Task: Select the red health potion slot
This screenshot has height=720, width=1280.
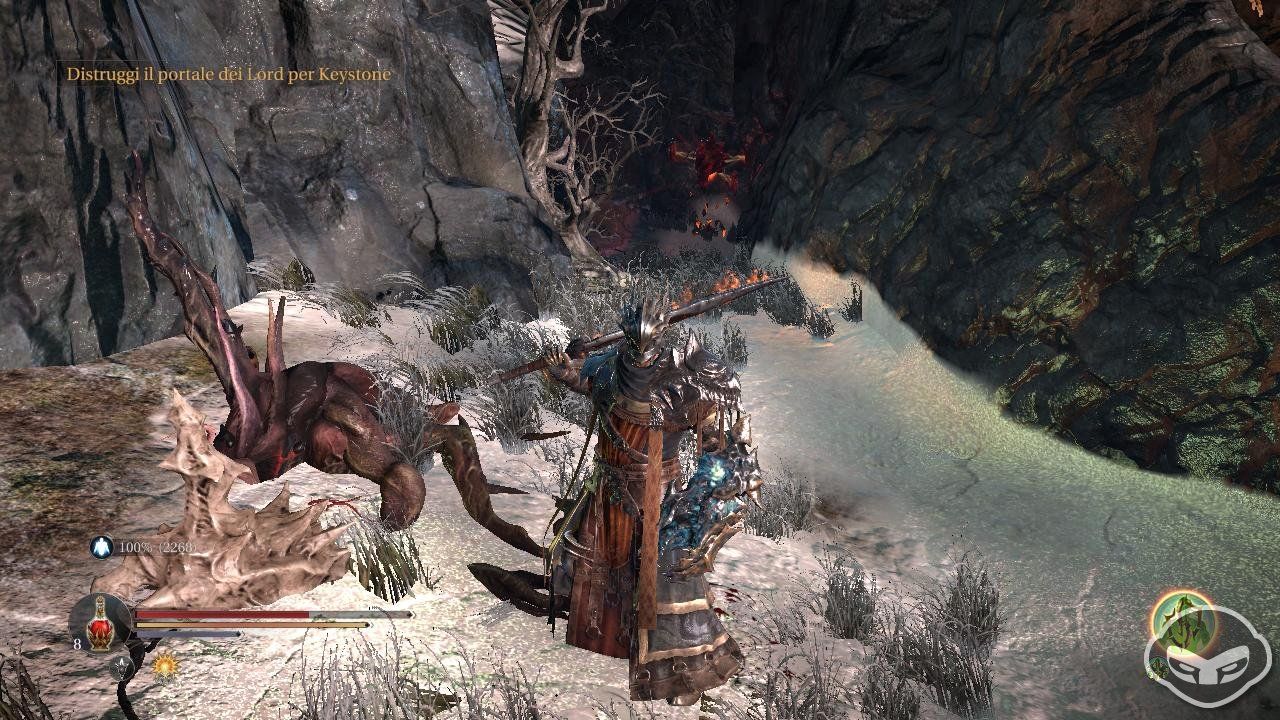Action: coord(98,620)
